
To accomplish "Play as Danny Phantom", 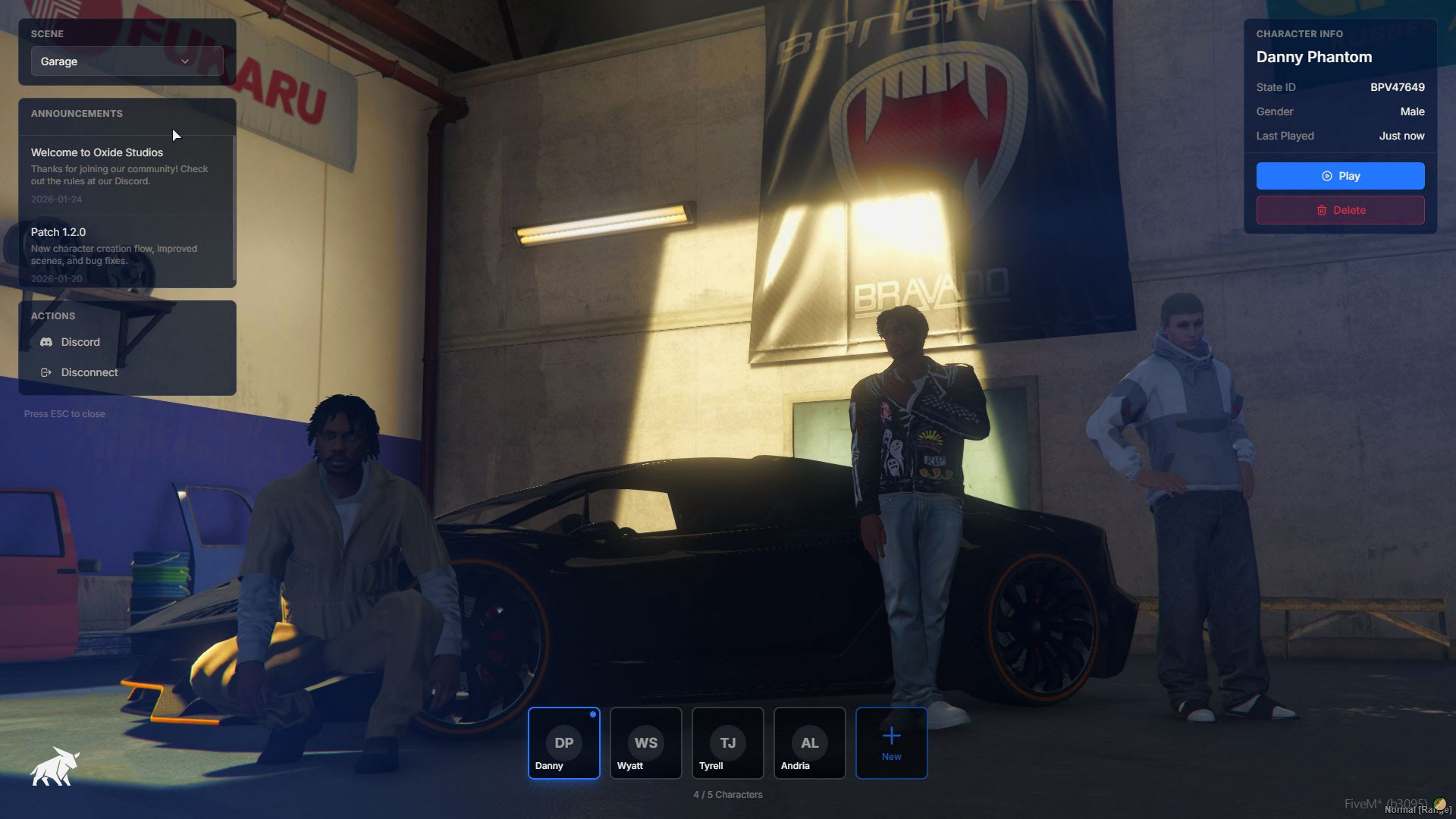I will pos(1340,176).
